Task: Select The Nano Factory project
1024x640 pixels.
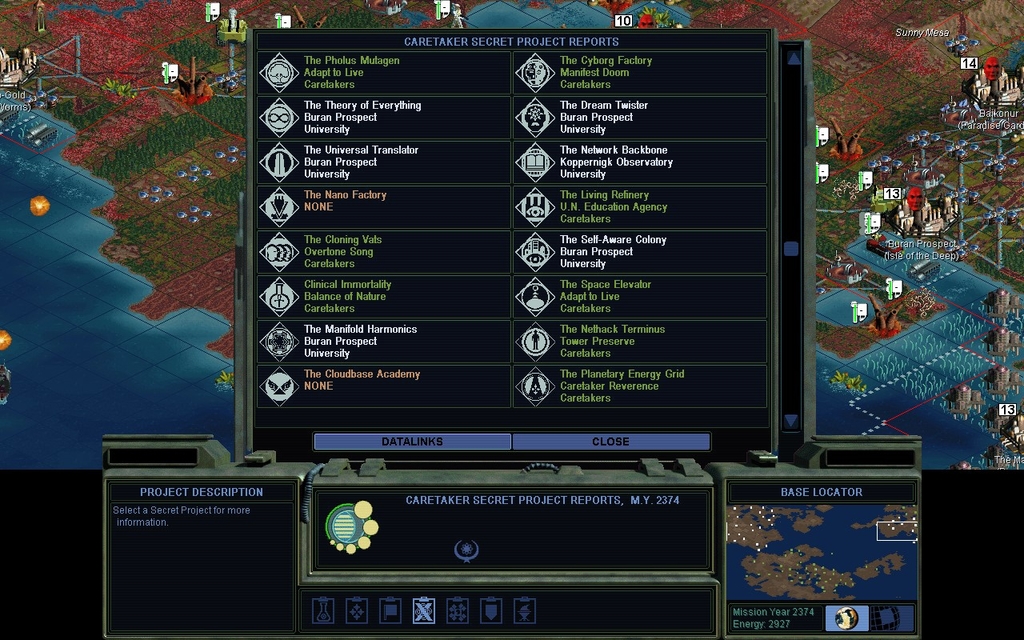Action: tap(384, 207)
